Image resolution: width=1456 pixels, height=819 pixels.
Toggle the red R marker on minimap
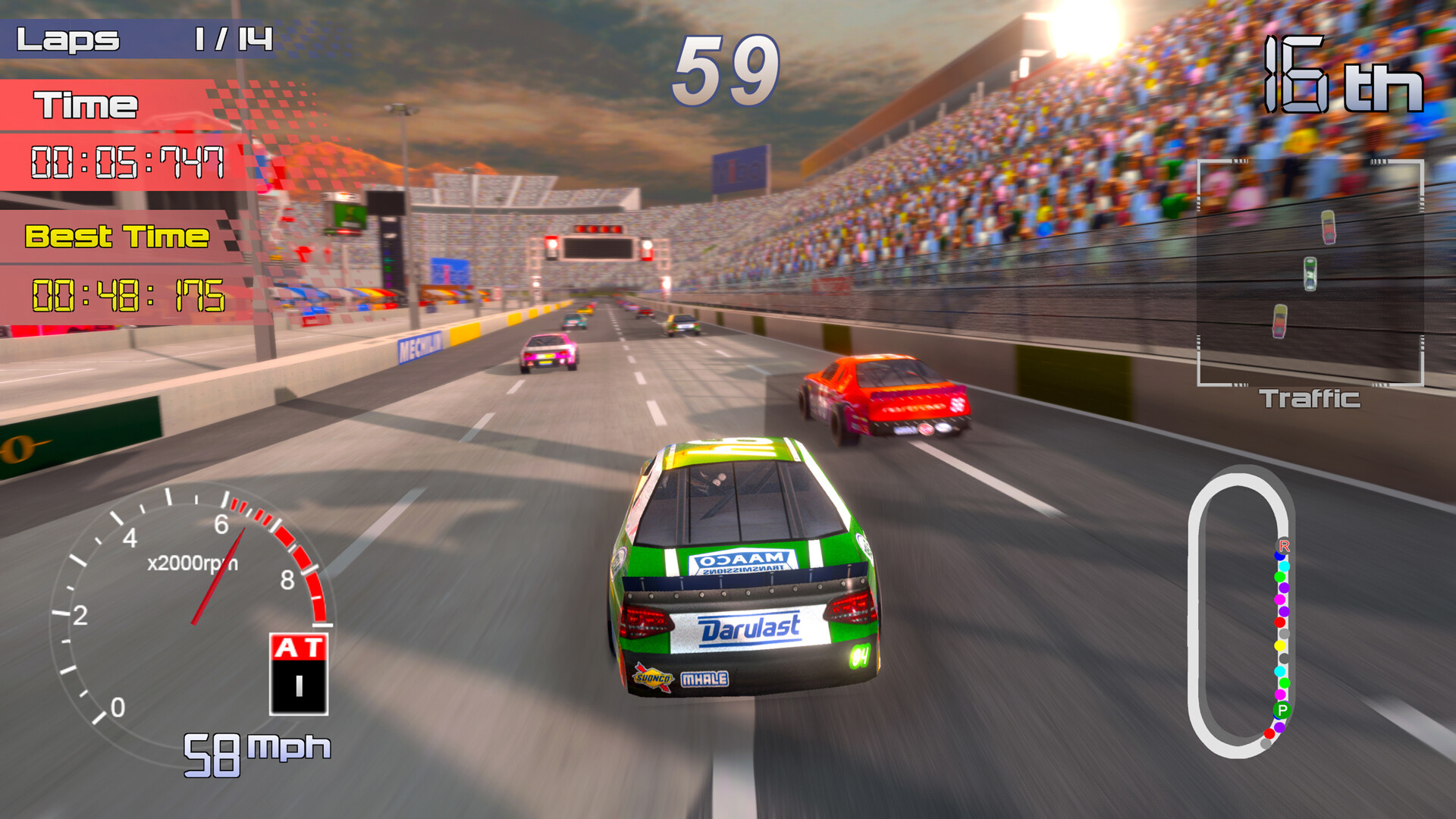point(1283,546)
